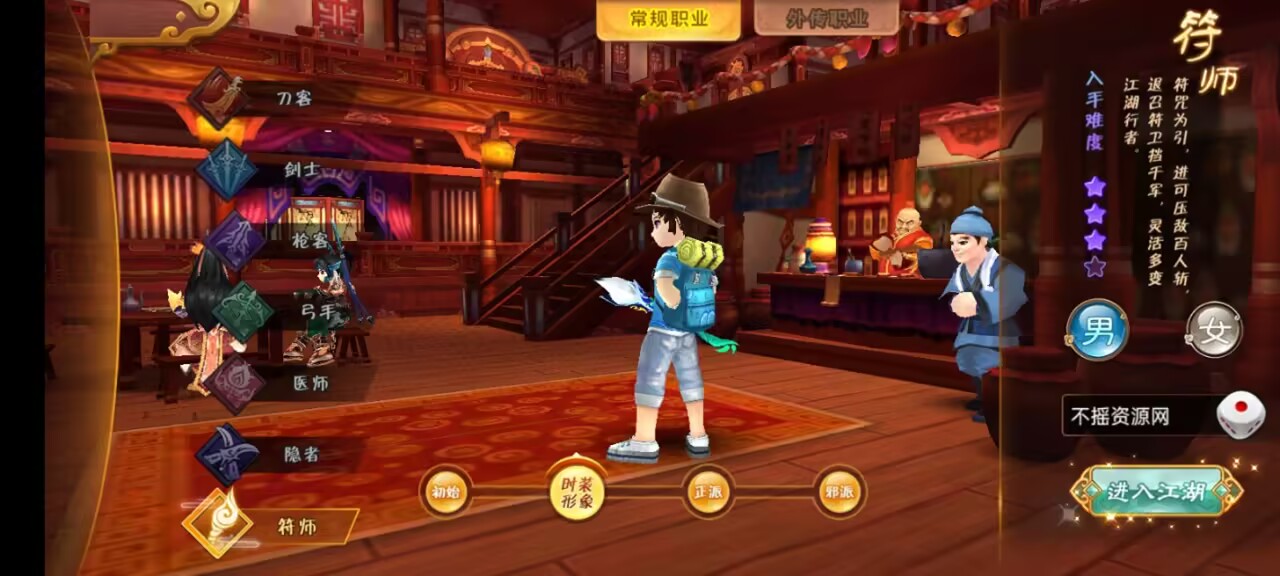Switch to the 常规职业 tab
Image resolution: width=1280 pixels, height=576 pixels.
pyautogui.click(x=668, y=19)
